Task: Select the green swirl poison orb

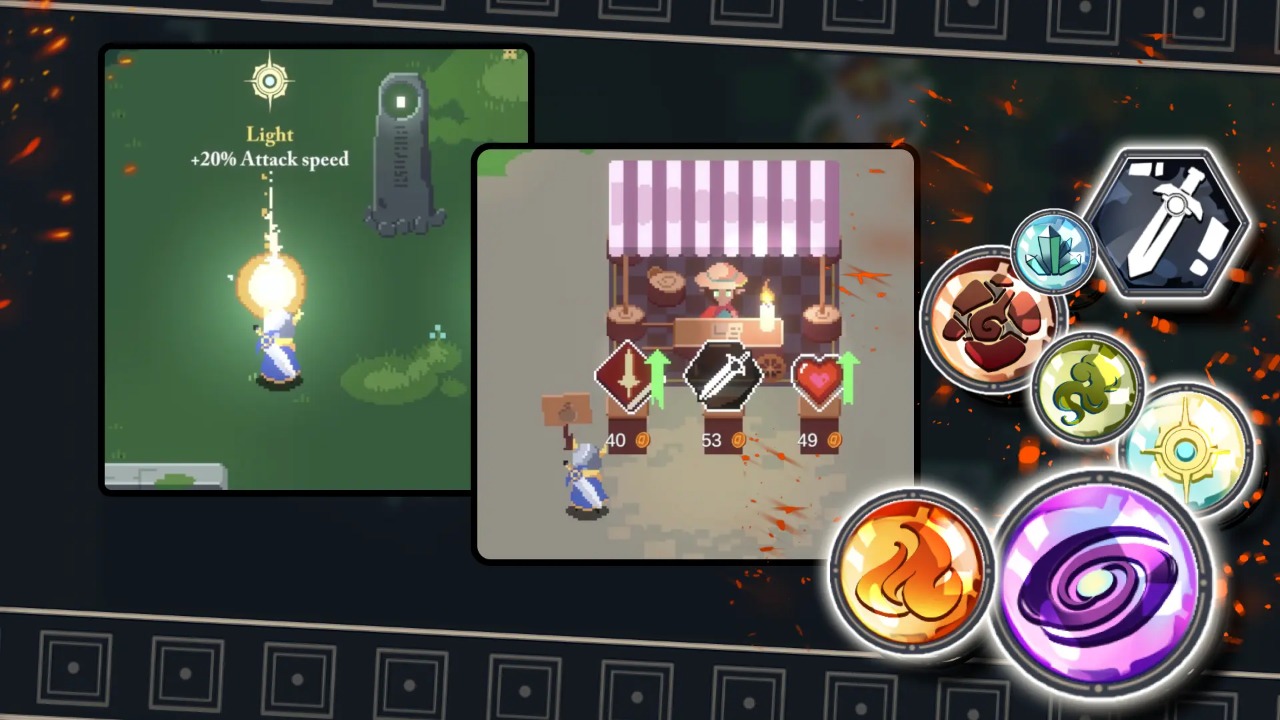Action: pyautogui.click(x=1087, y=388)
